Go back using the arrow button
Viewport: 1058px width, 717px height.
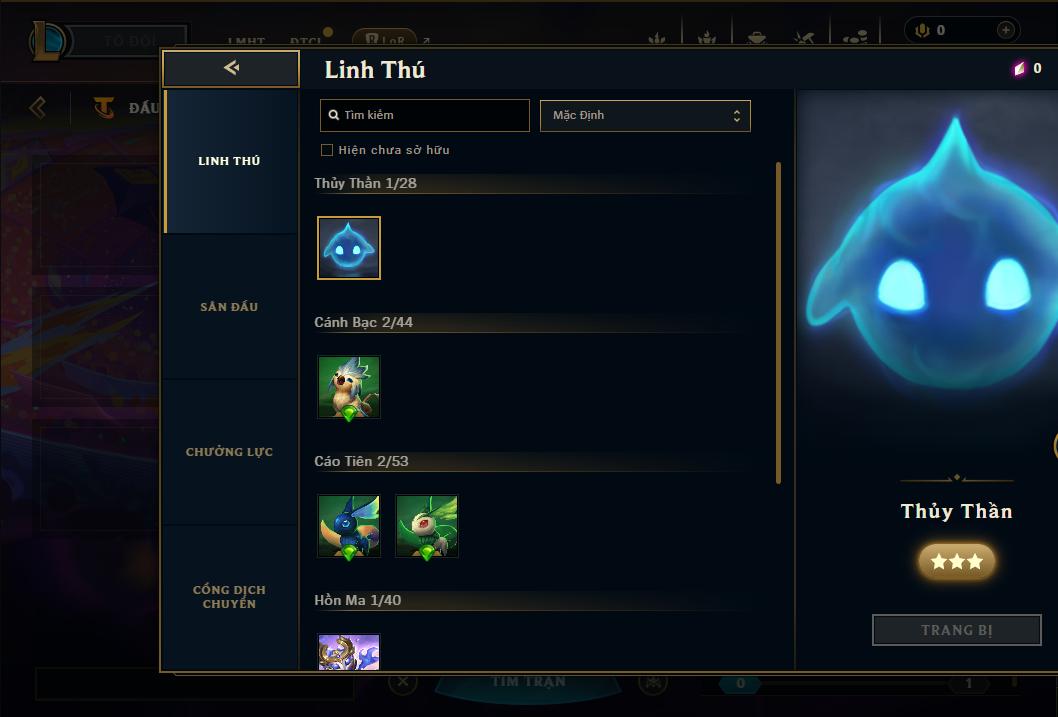tap(231, 68)
